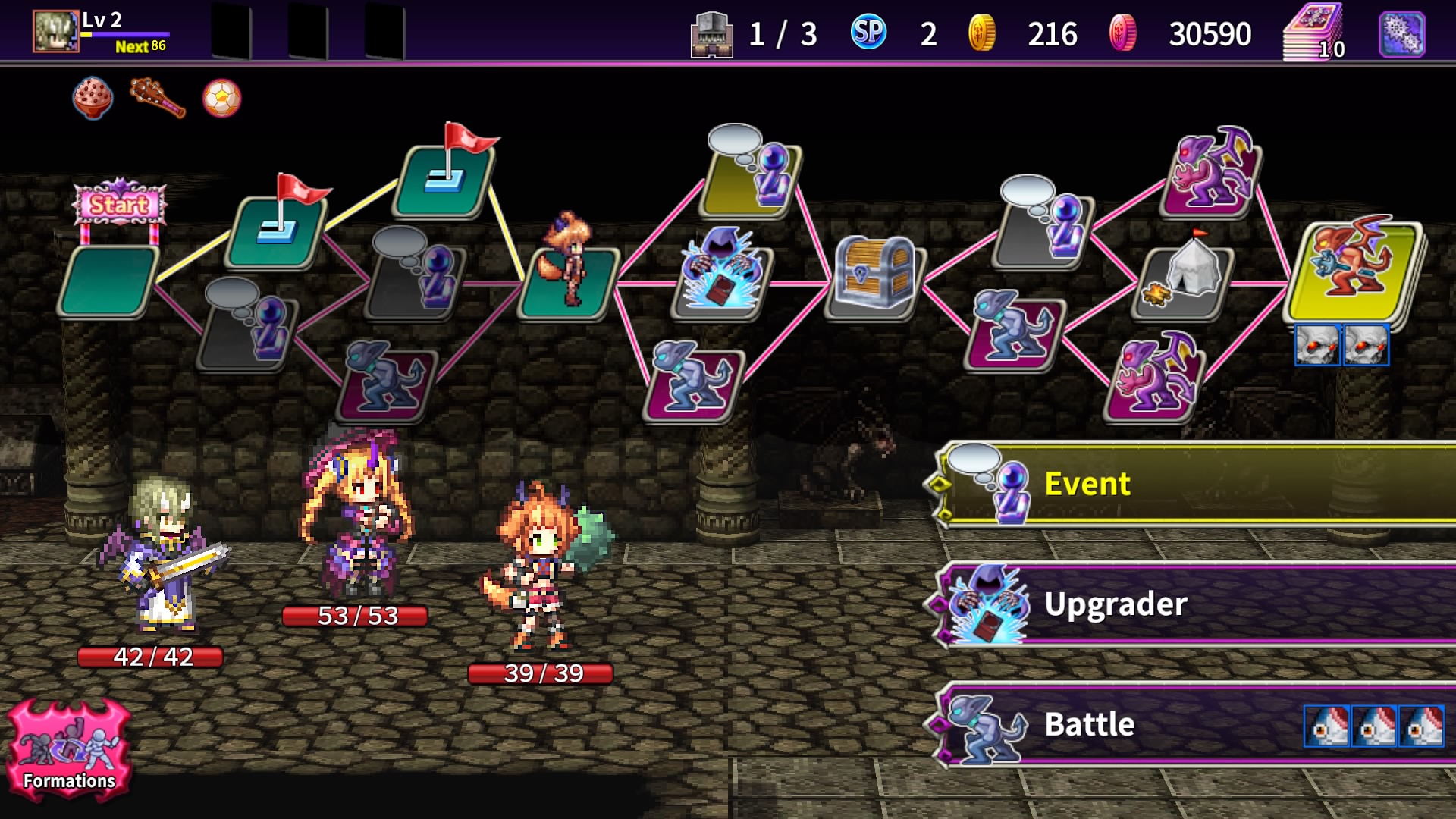Open the Formations menu
This screenshot has height=819, width=1456.
click(x=68, y=751)
